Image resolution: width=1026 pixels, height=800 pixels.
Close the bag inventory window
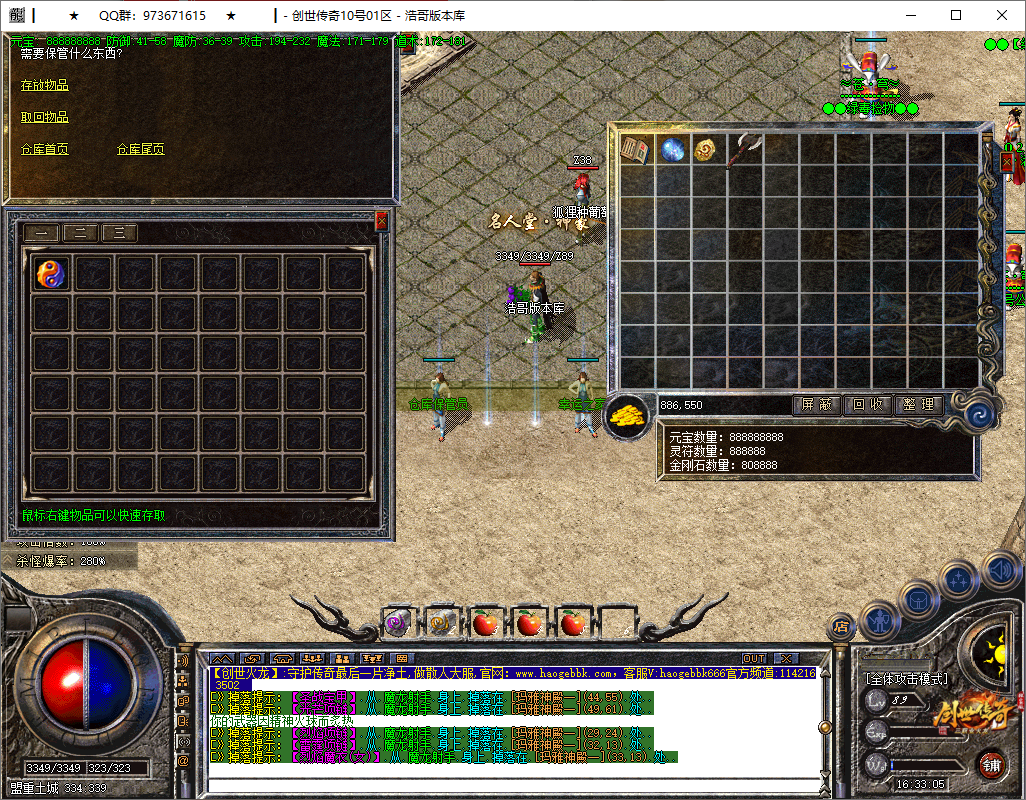(x=1009, y=160)
